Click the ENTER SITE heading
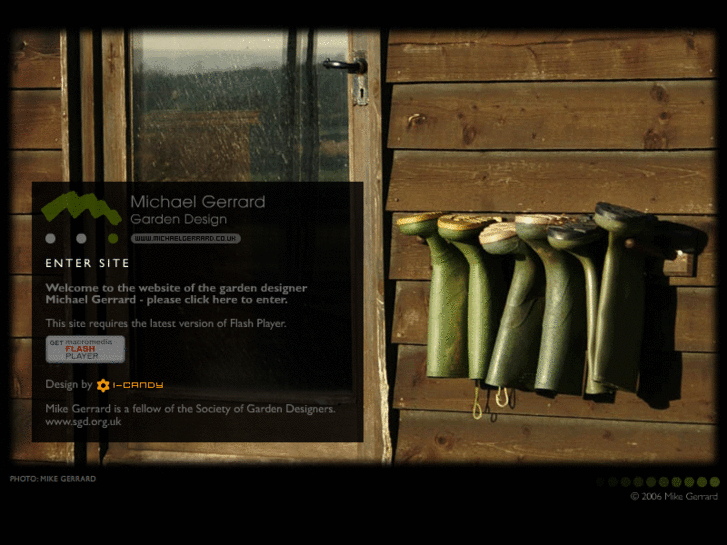The image size is (727, 545). (88, 263)
